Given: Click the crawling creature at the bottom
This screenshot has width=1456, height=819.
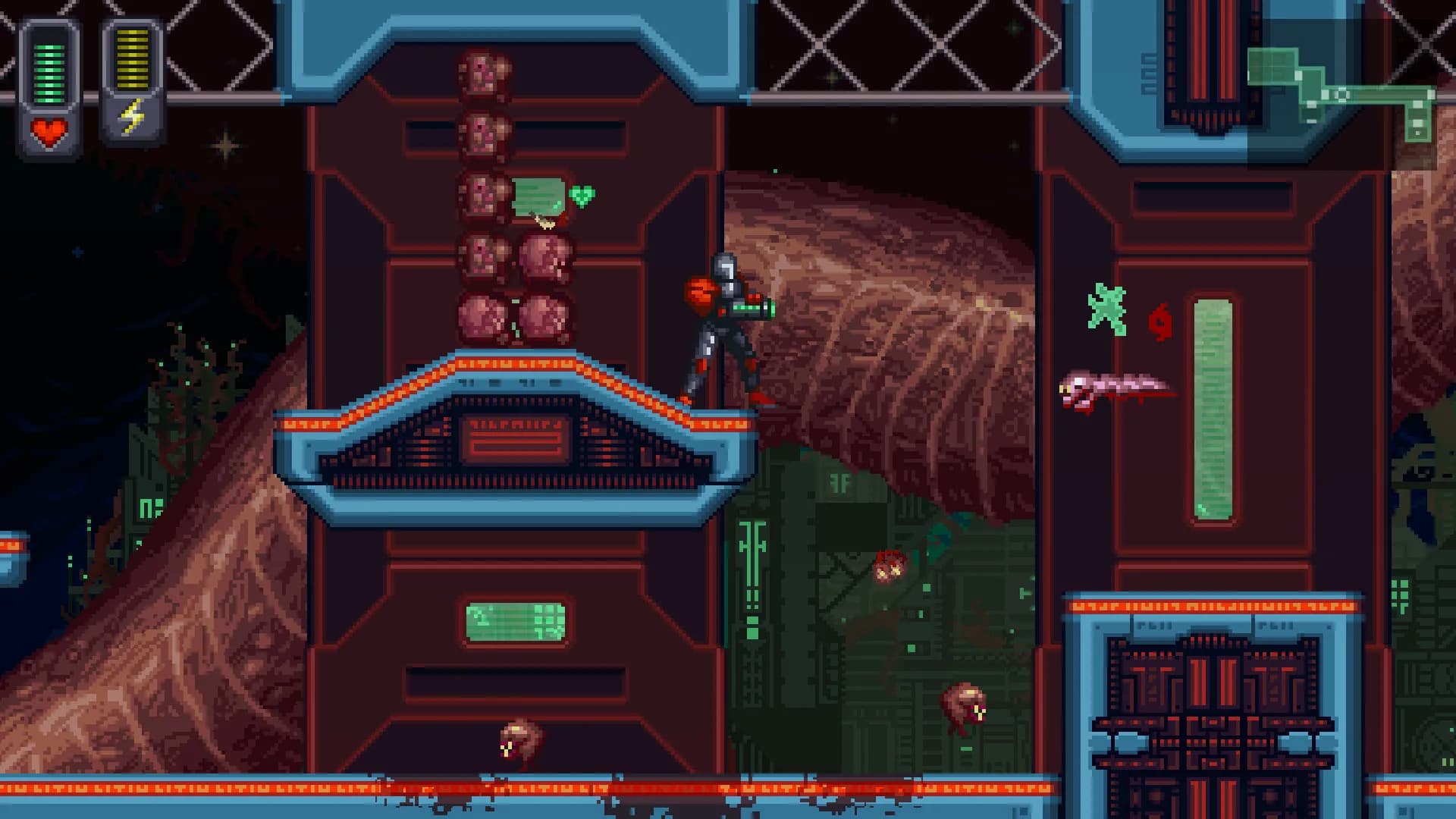Looking at the screenshot, I should coord(517,739).
